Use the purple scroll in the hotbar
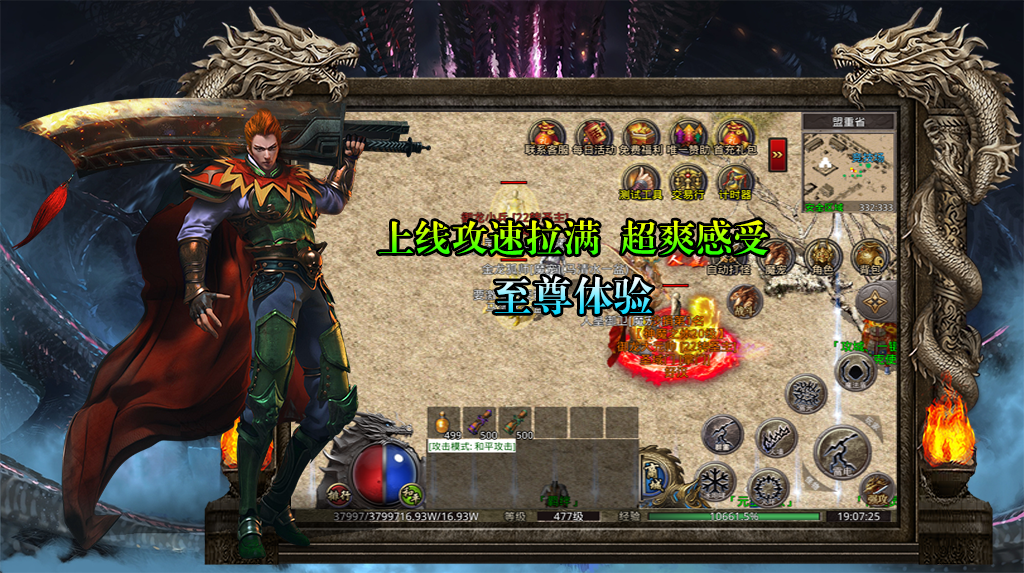 click(480, 421)
